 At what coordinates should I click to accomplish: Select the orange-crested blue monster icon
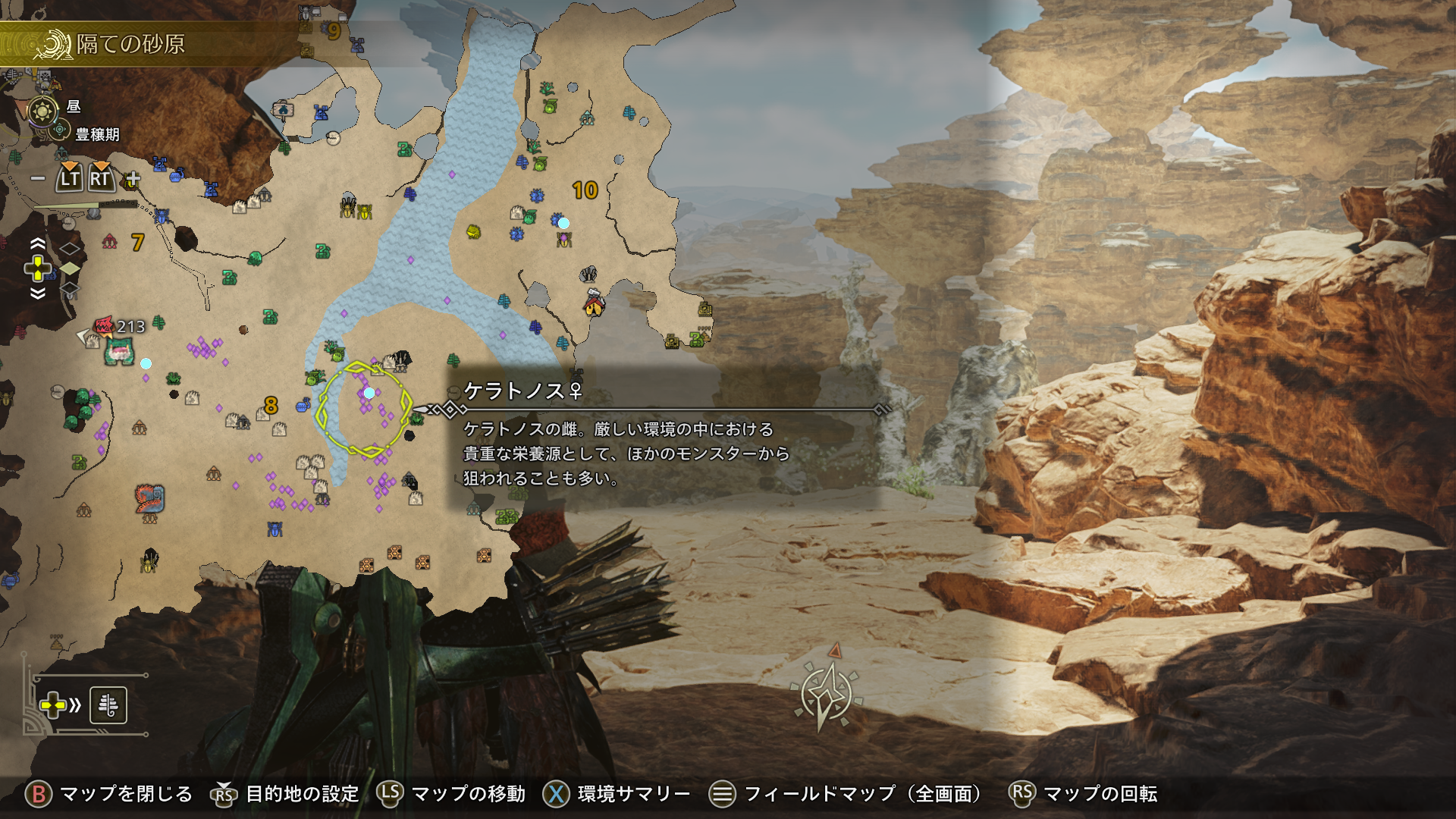149,498
